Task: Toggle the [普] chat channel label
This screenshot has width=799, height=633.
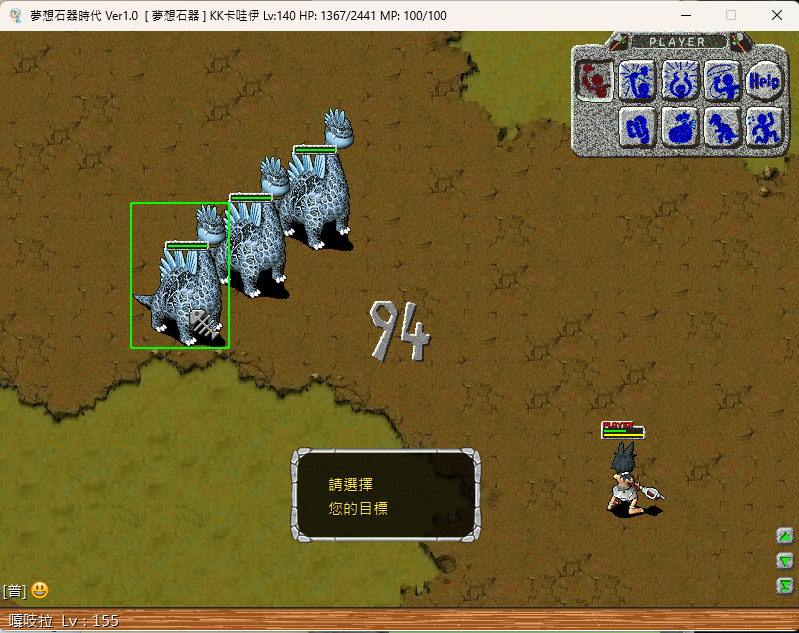Action: pos(14,591)
